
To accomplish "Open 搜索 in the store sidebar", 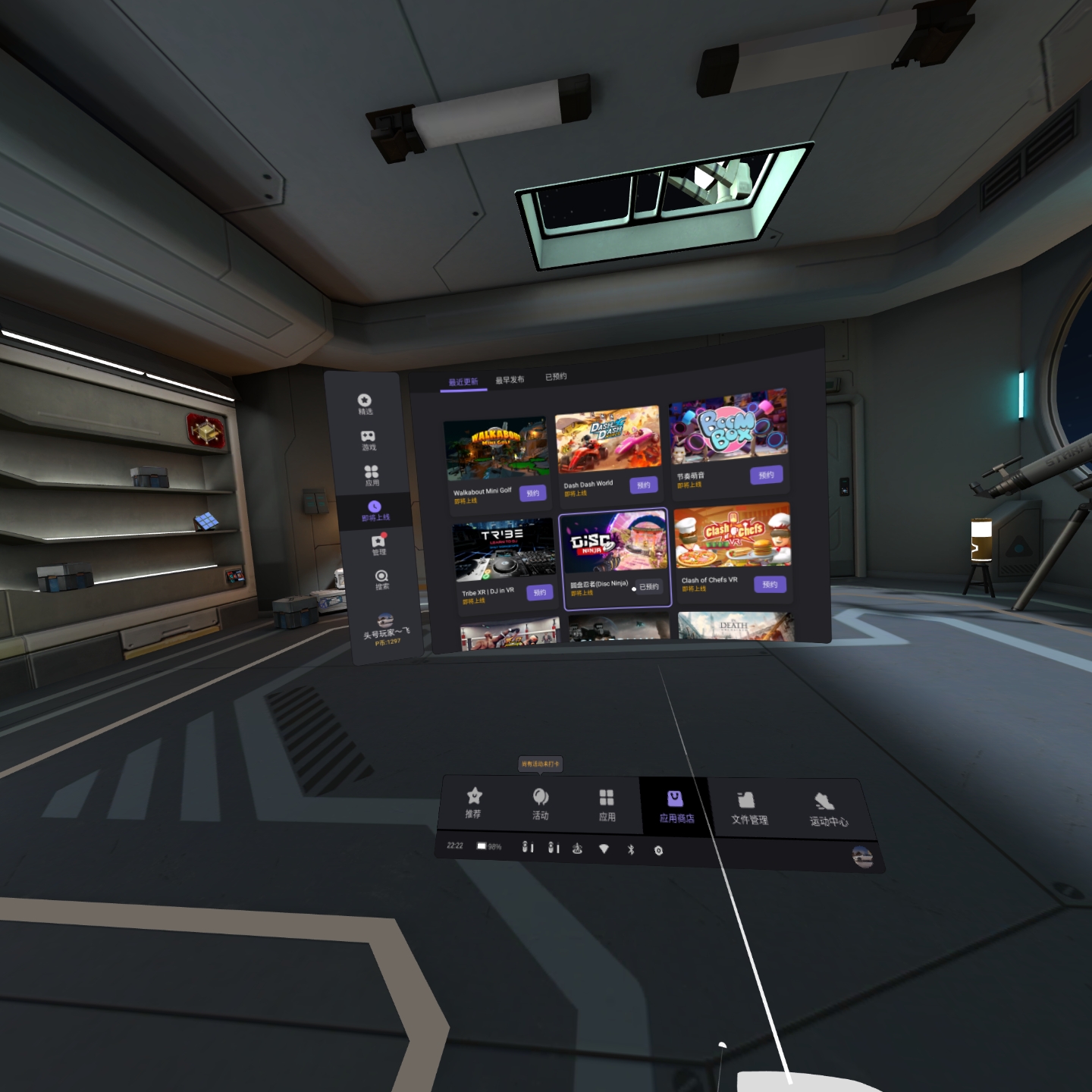I will pyautogui.click(x=381, y=579).
